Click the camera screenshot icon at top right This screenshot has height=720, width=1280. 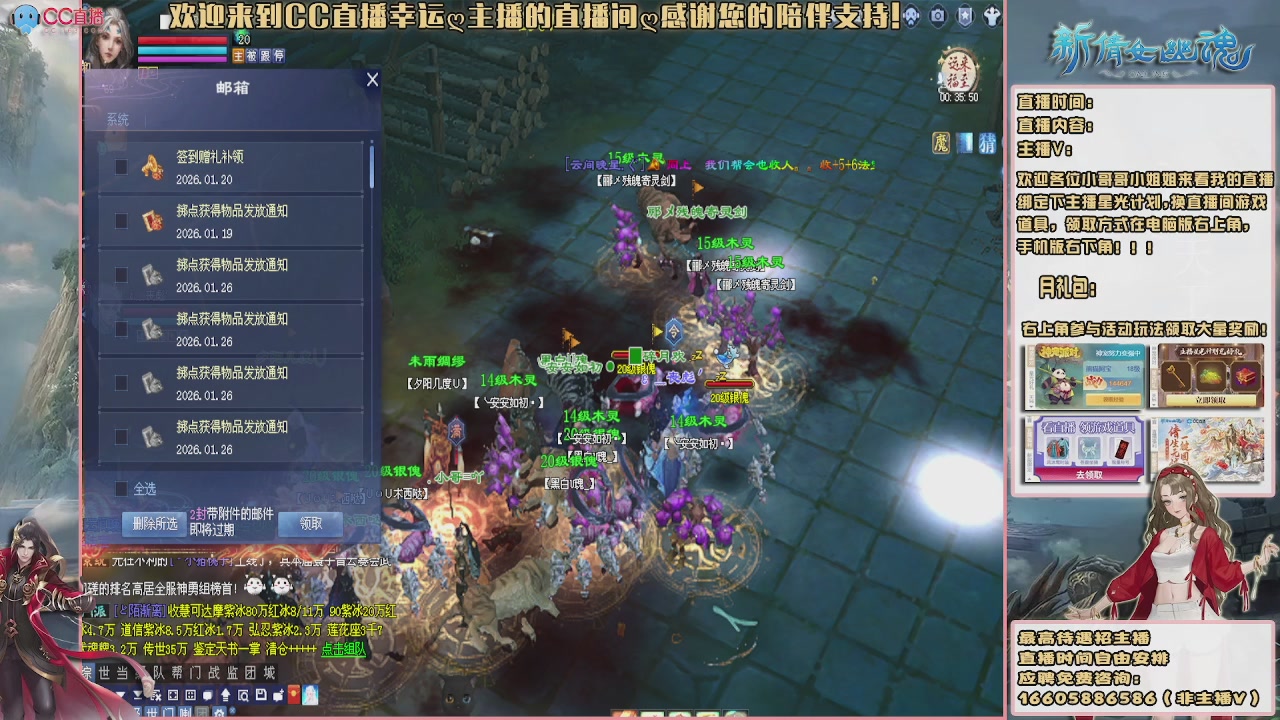tap(938, 15)
